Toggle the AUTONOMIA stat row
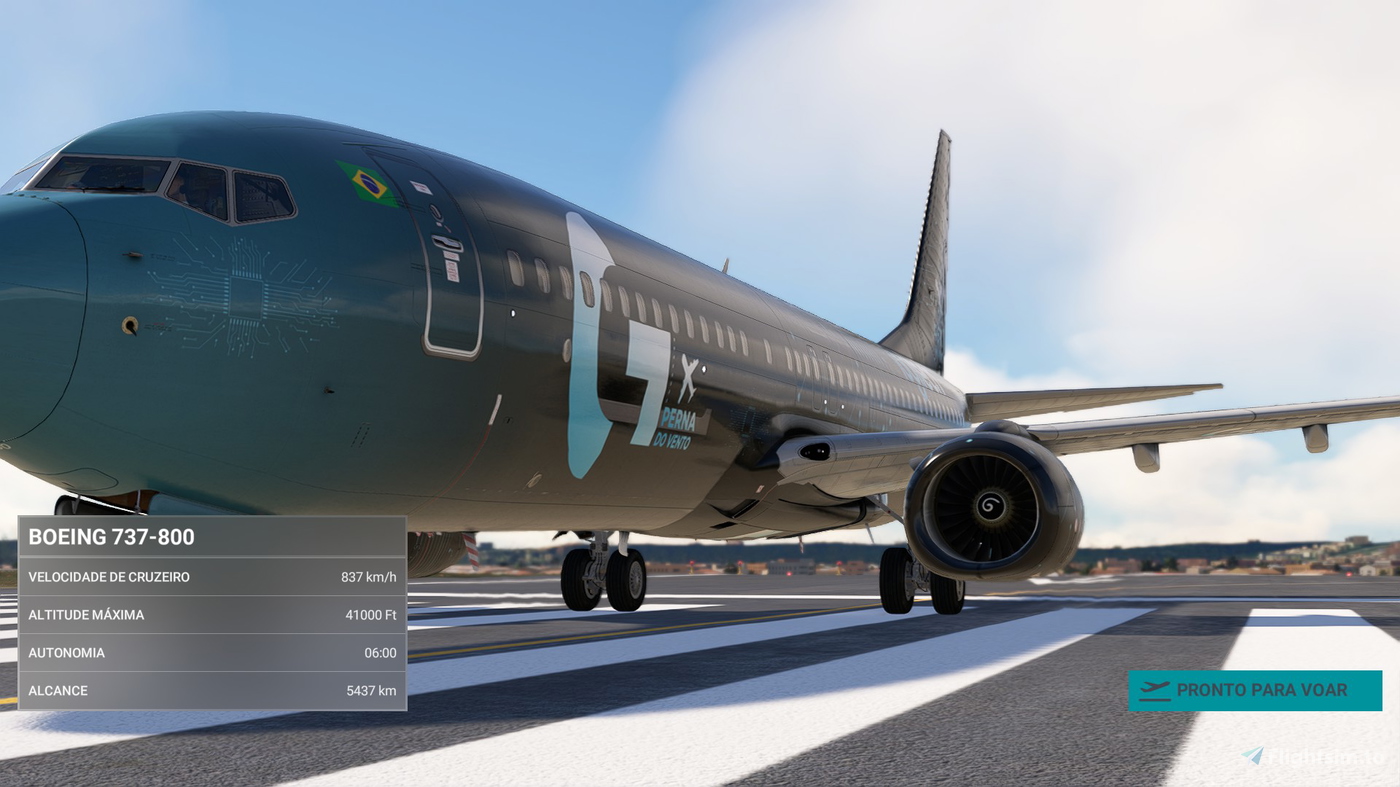This screenshot has height=787, width=1400. click(210, 652)
